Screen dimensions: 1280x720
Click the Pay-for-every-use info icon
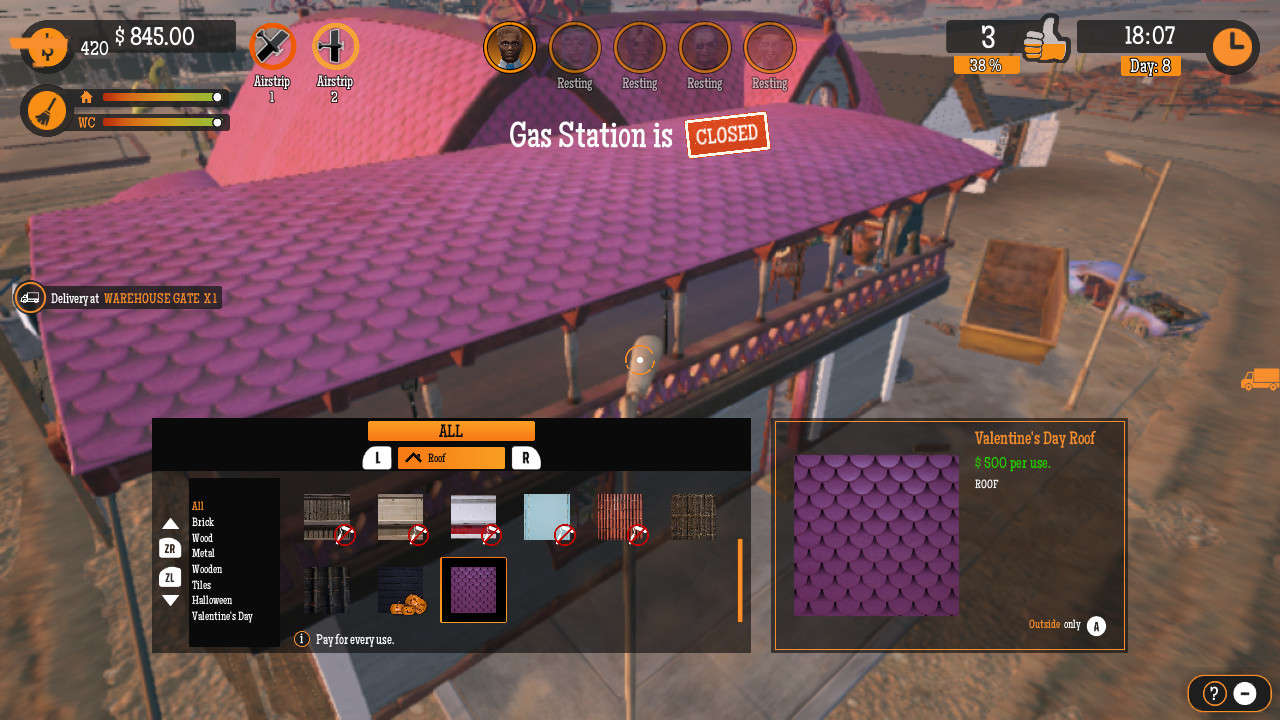301,638
